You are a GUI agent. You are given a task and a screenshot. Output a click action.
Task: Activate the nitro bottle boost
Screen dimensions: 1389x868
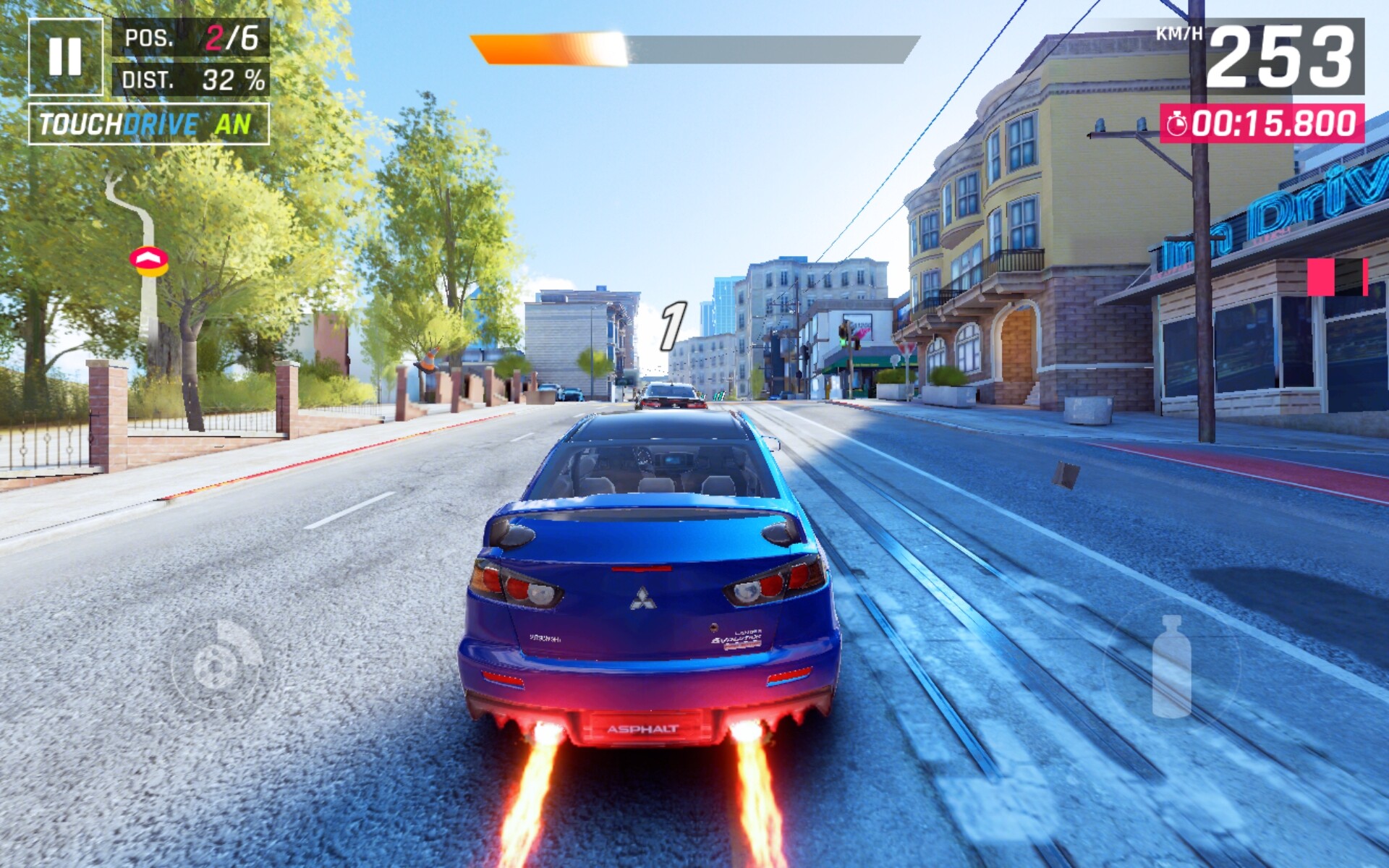[1171, 666]
